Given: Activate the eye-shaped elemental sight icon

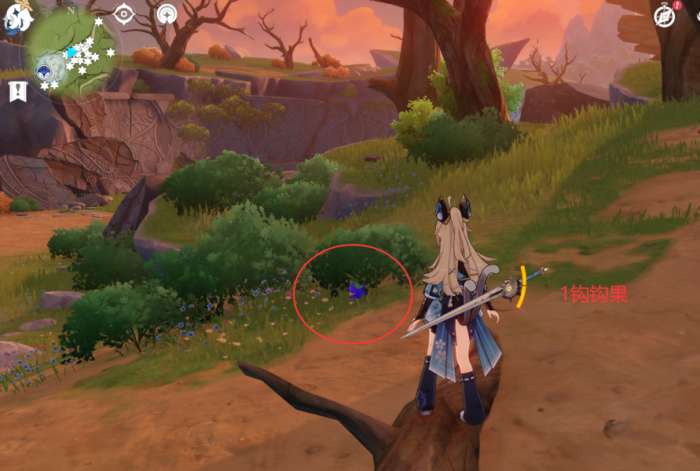Looking at the screenshot, I should point(124,14).
